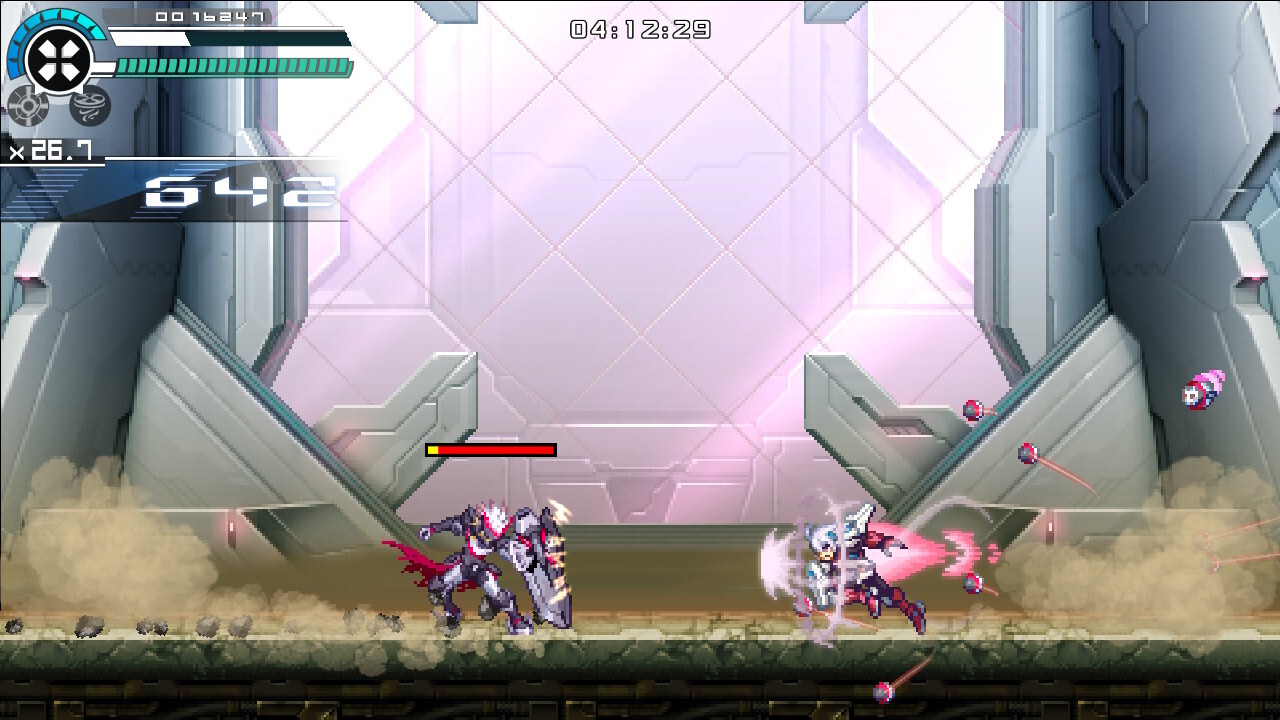Click the enemy health bar above the mech boss
This screenshot has height=720, width=1280.
click(490, 450)
